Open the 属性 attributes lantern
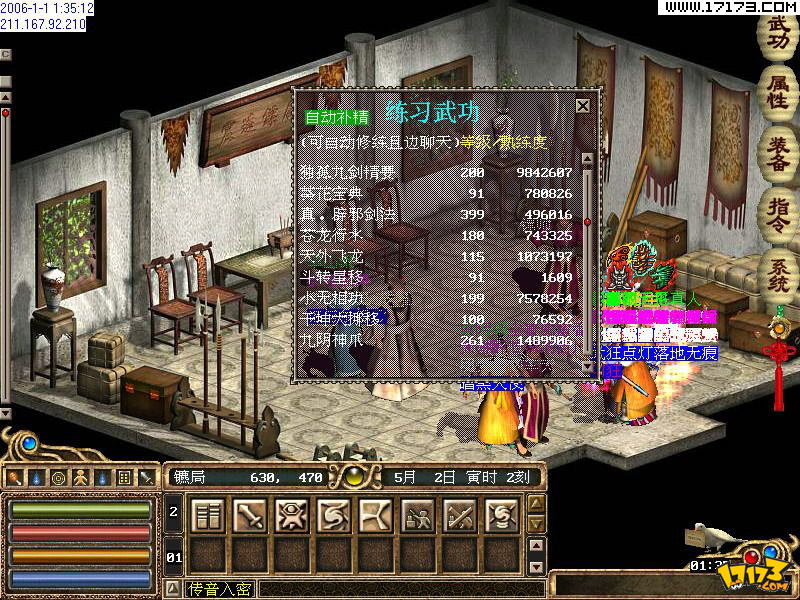800x600 pixels. coord(778,90)
